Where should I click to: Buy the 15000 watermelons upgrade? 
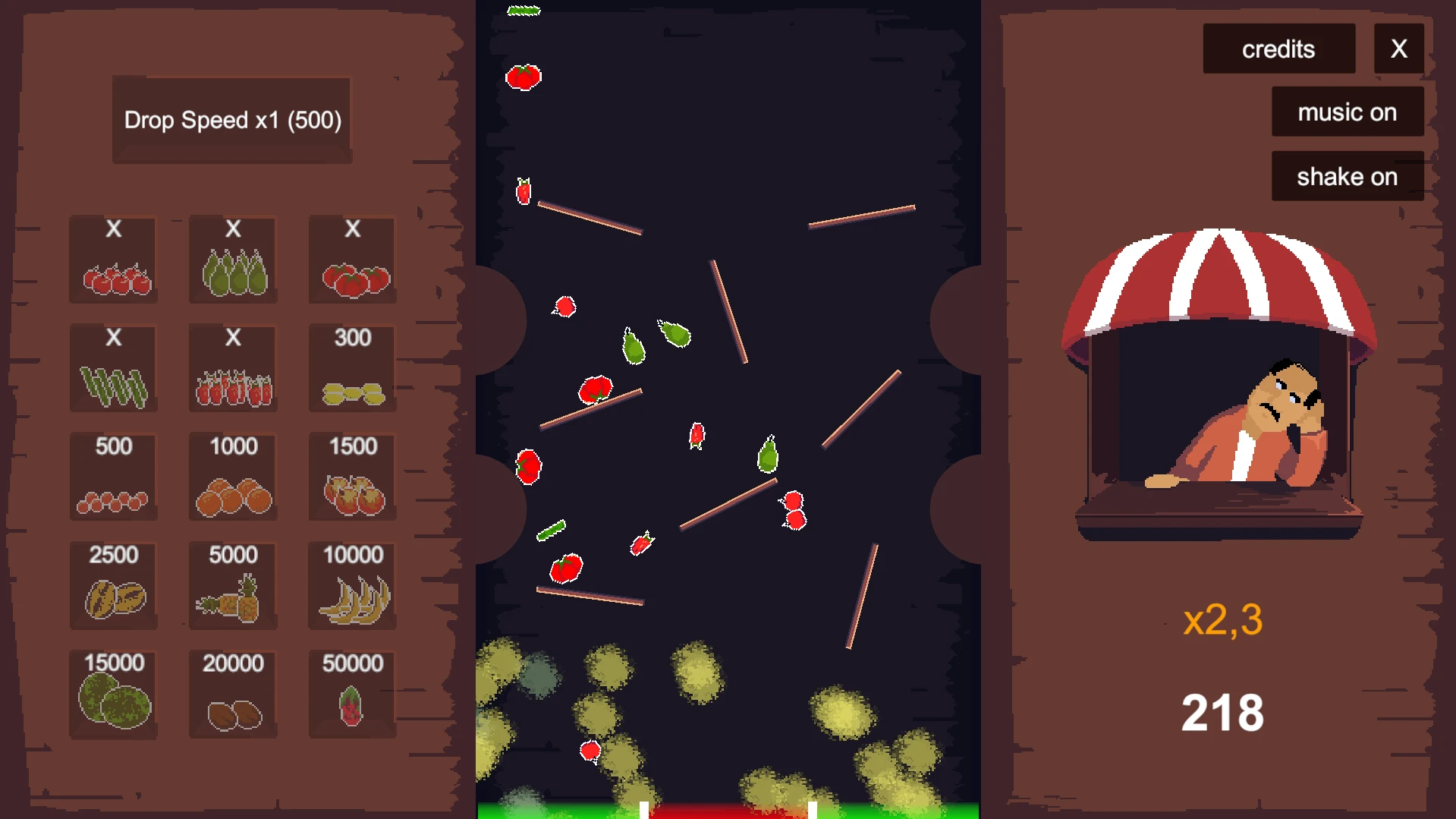click(x=114, y=694)
